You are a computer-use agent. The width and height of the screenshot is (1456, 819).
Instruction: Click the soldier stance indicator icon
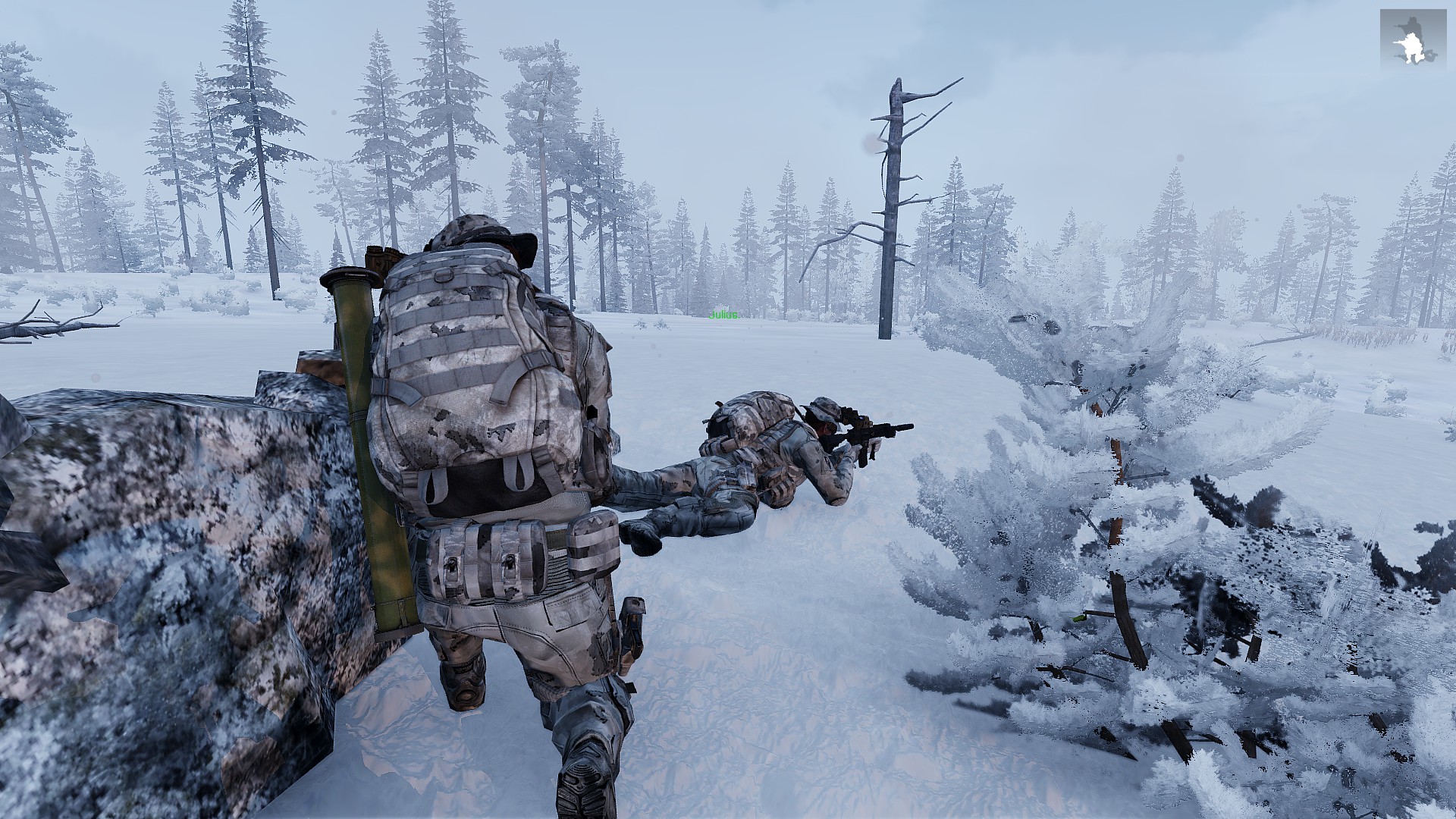coord(1413,39)
